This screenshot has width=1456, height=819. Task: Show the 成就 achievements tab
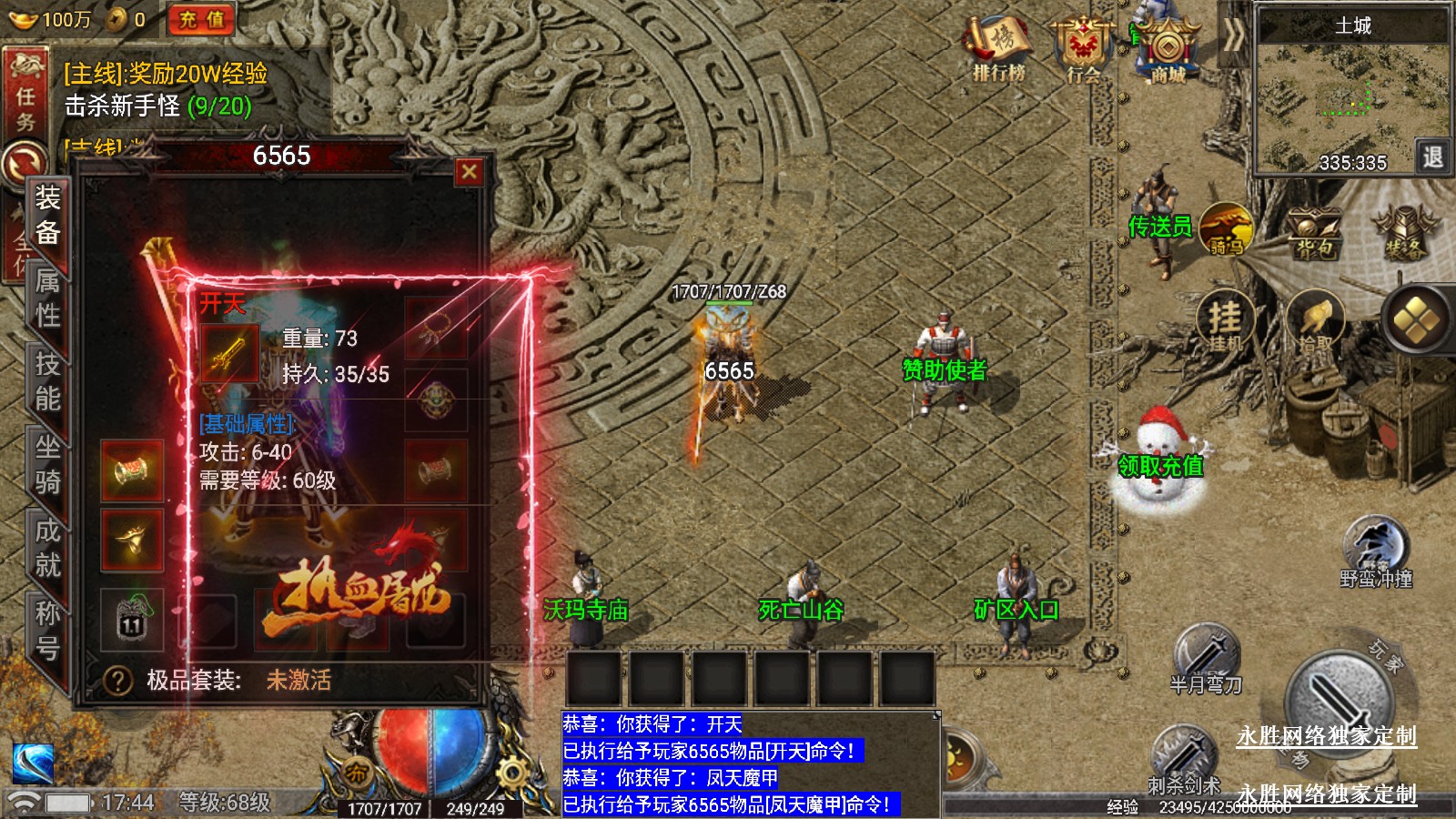coord(48,548)
